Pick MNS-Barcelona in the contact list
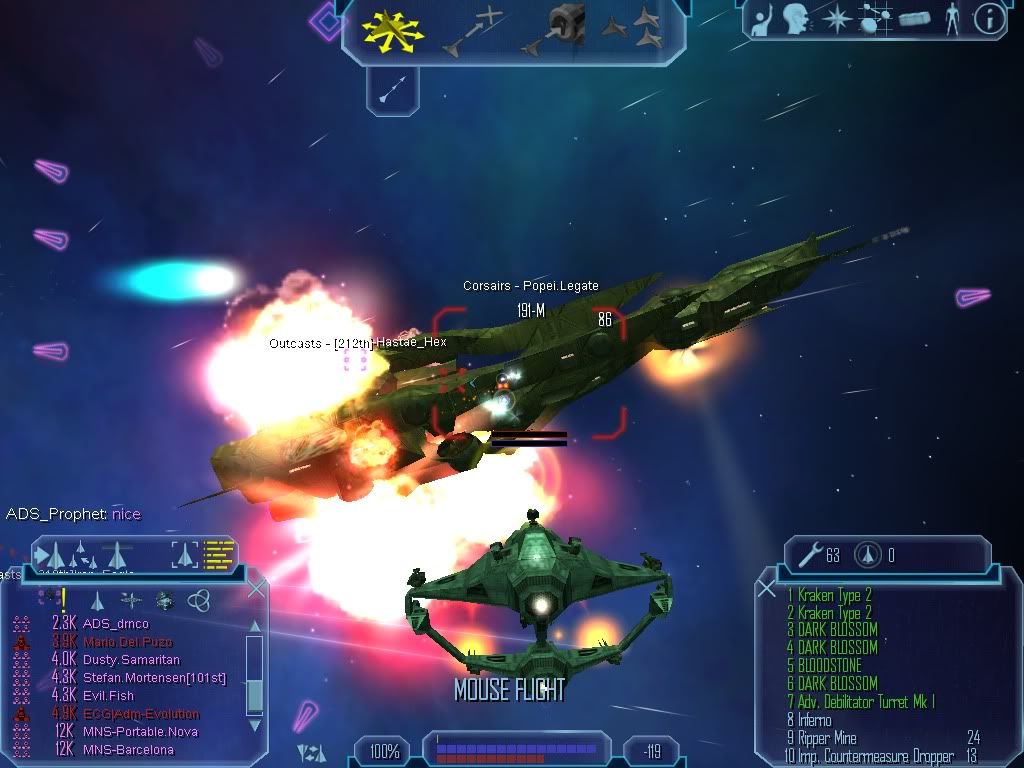The height and width of the screenshot is (768, 1024). 128,750
